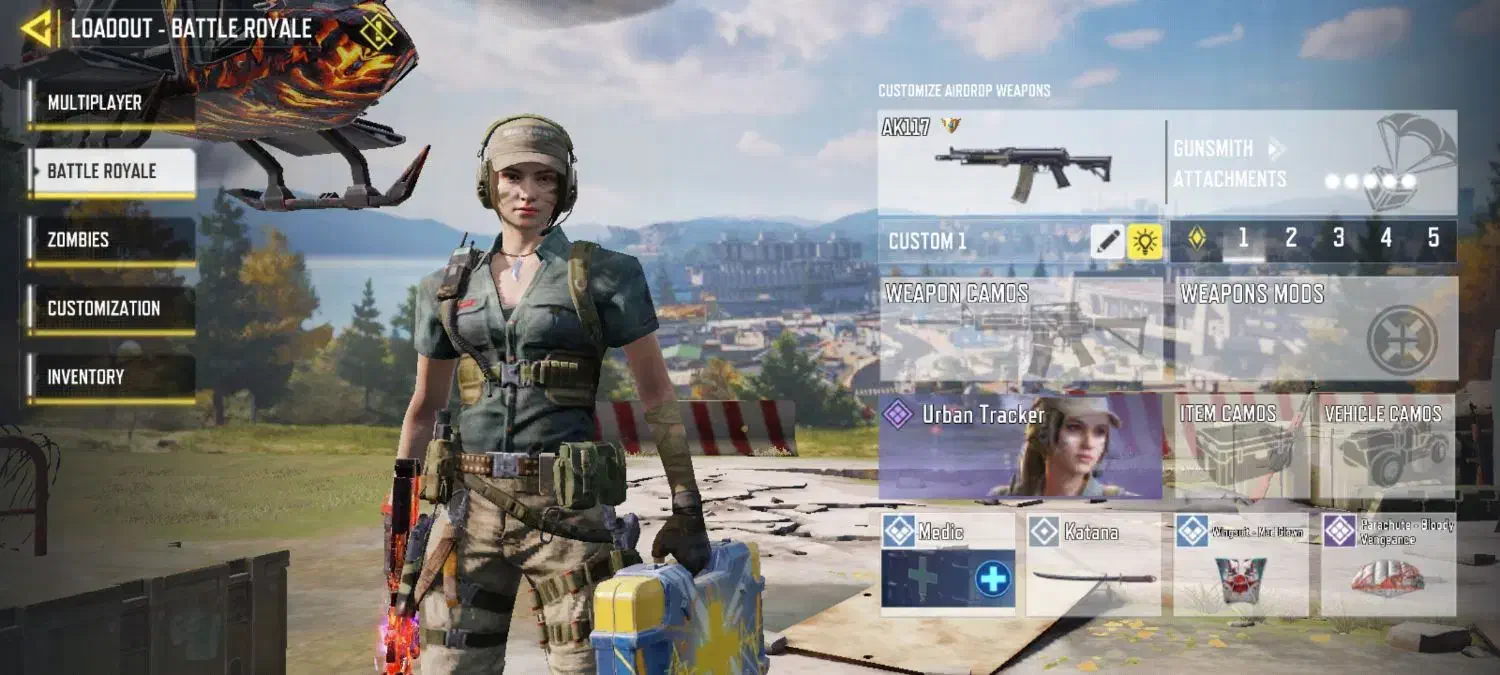Show the Inventory tab
Viewport: 1500px width, 675px height.
(x=110, y=377)
